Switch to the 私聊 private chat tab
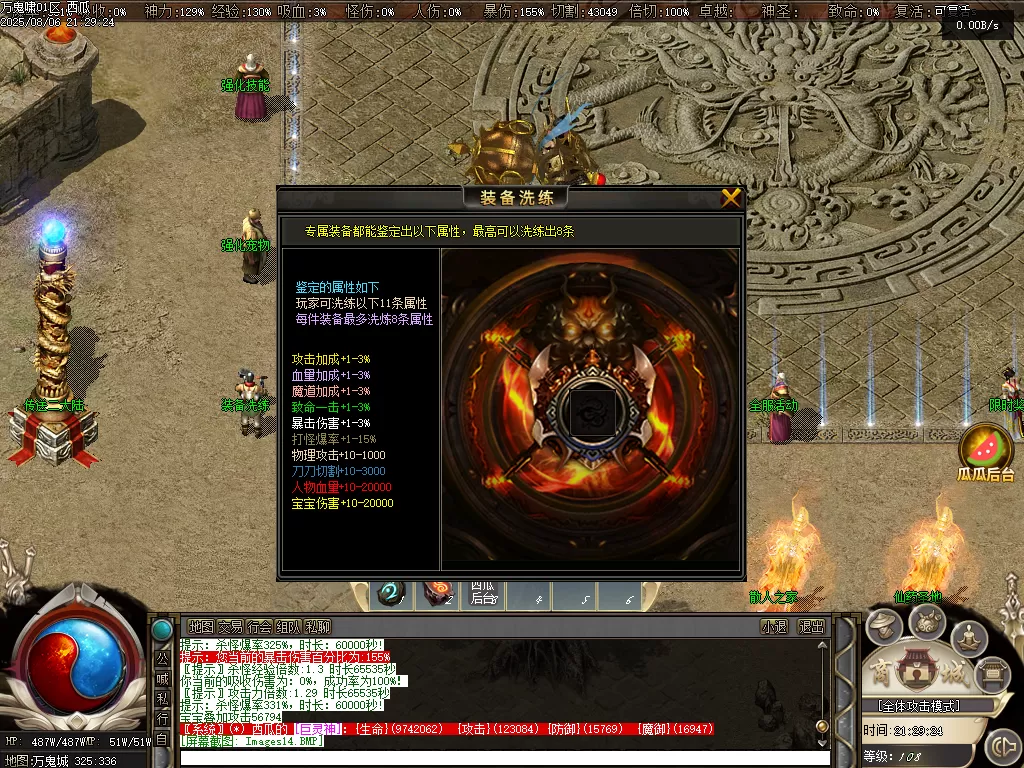The width and height of the screenshot is (1024, 768). click(318, 627)
